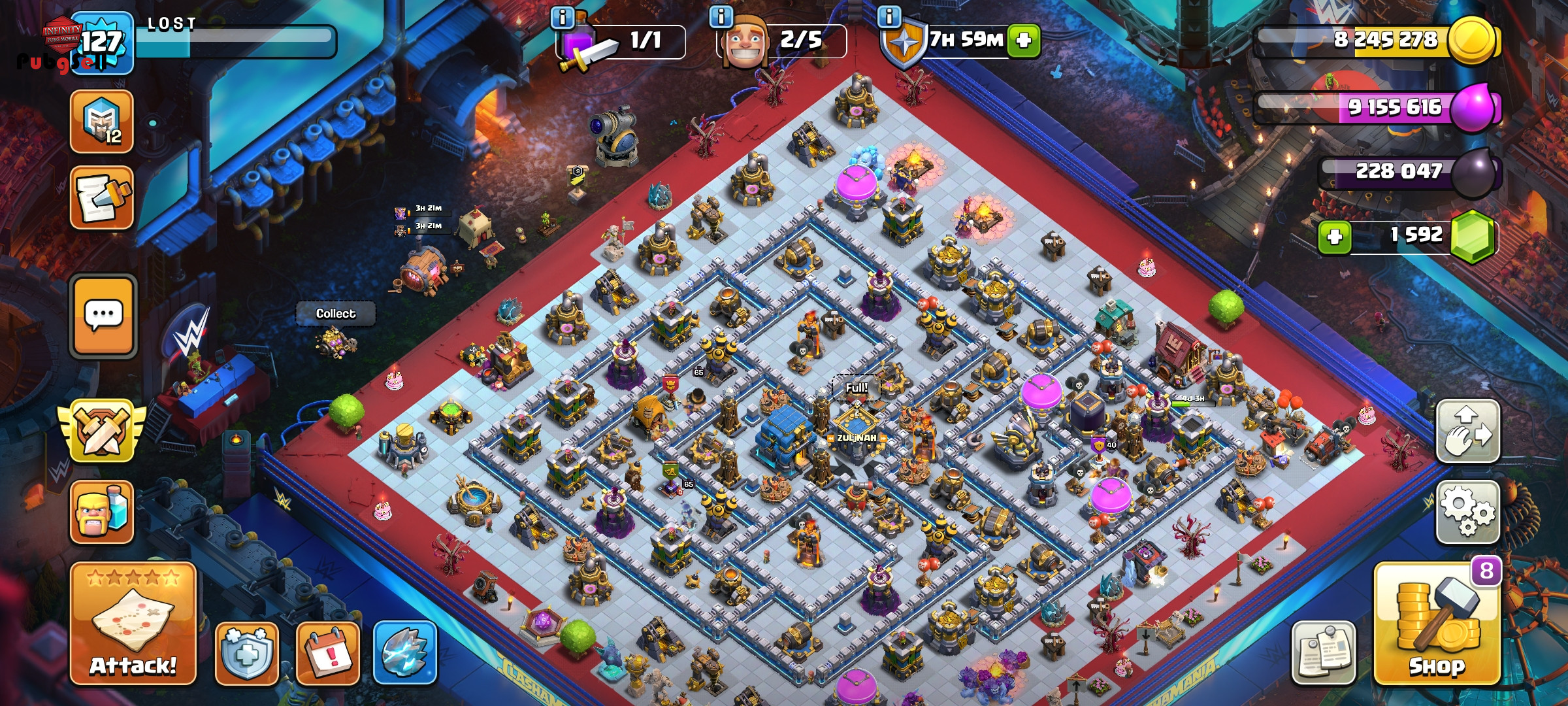This screenshot has height=706, width=1568.
Task: Show info for the 1/1 sword potion
Action: click(563, 17)
